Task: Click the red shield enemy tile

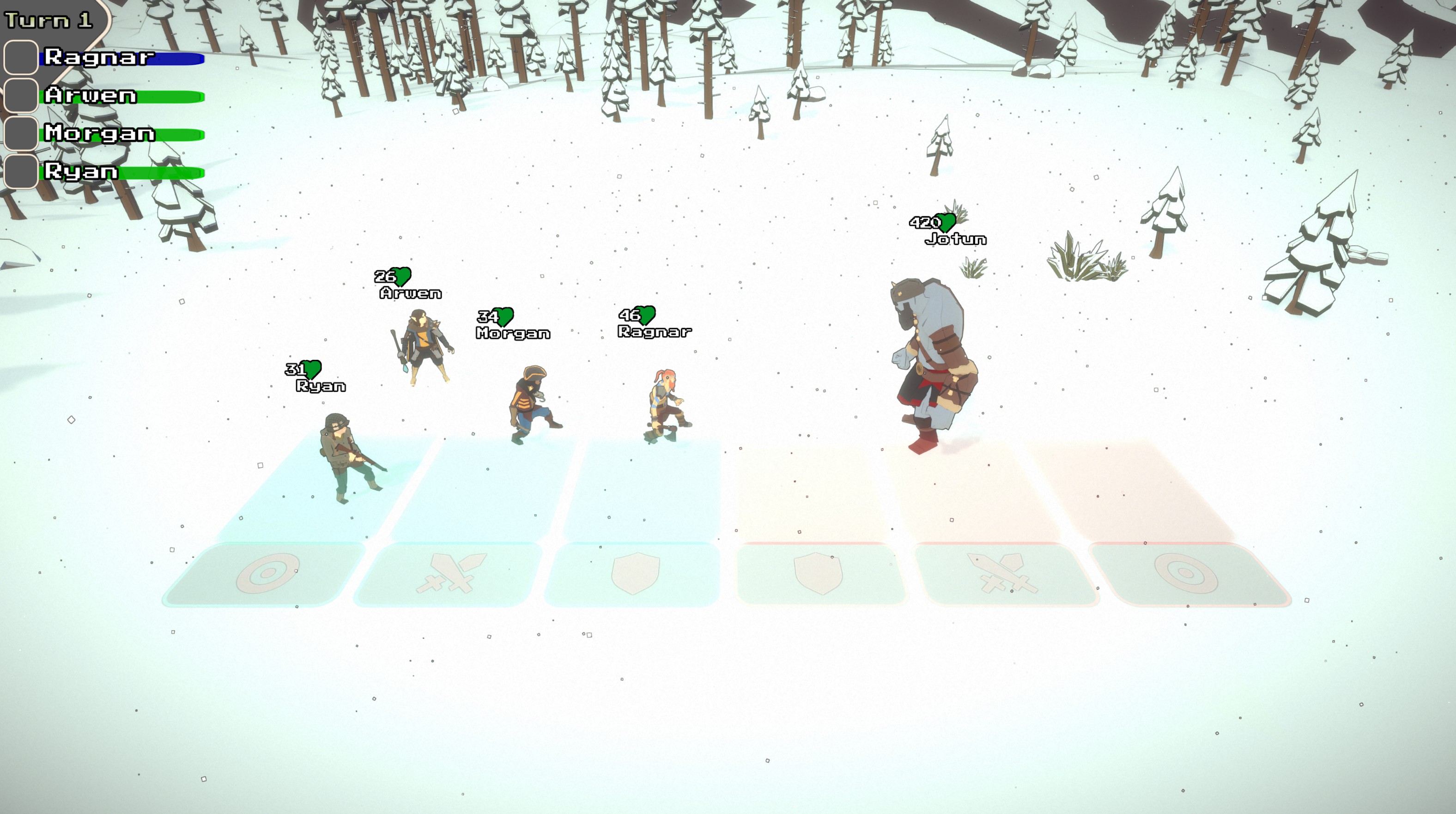Action: coord(819,573)
